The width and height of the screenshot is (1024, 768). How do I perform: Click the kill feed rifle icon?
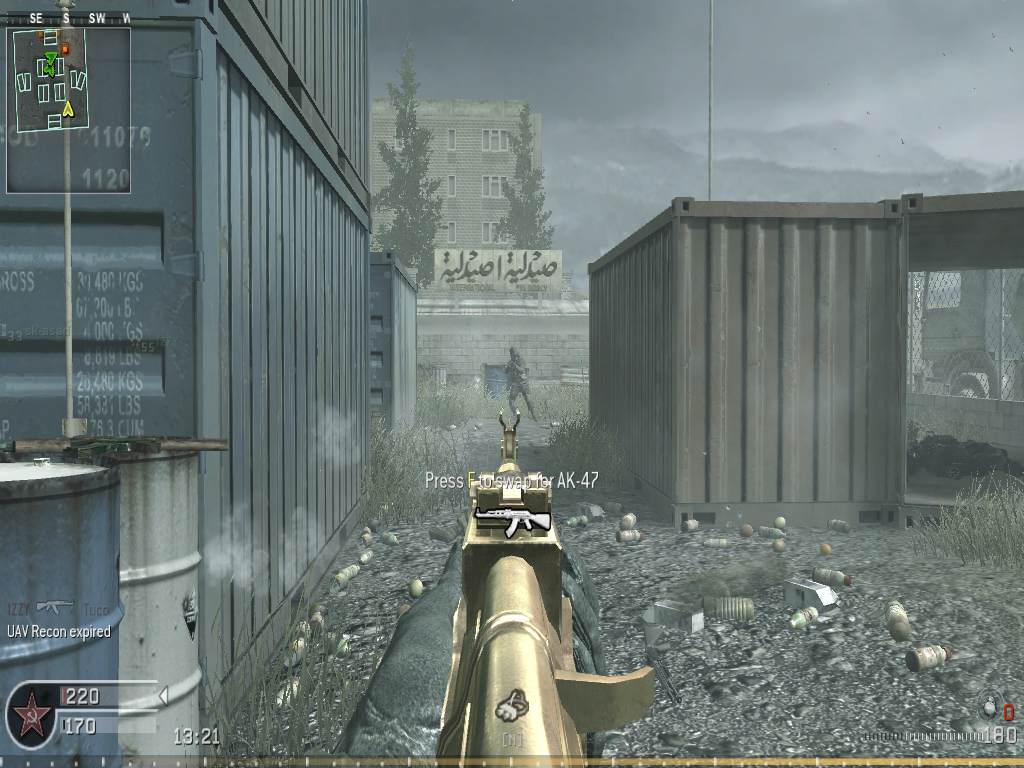pos(55,606)
